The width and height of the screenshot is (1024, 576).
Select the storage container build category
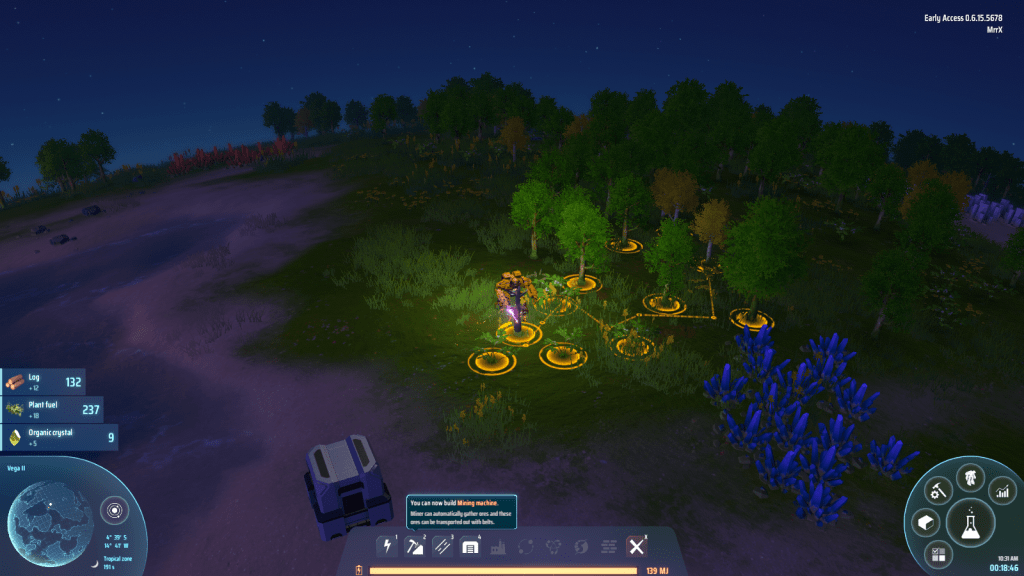pyautogui.click(x=471, y=546)
